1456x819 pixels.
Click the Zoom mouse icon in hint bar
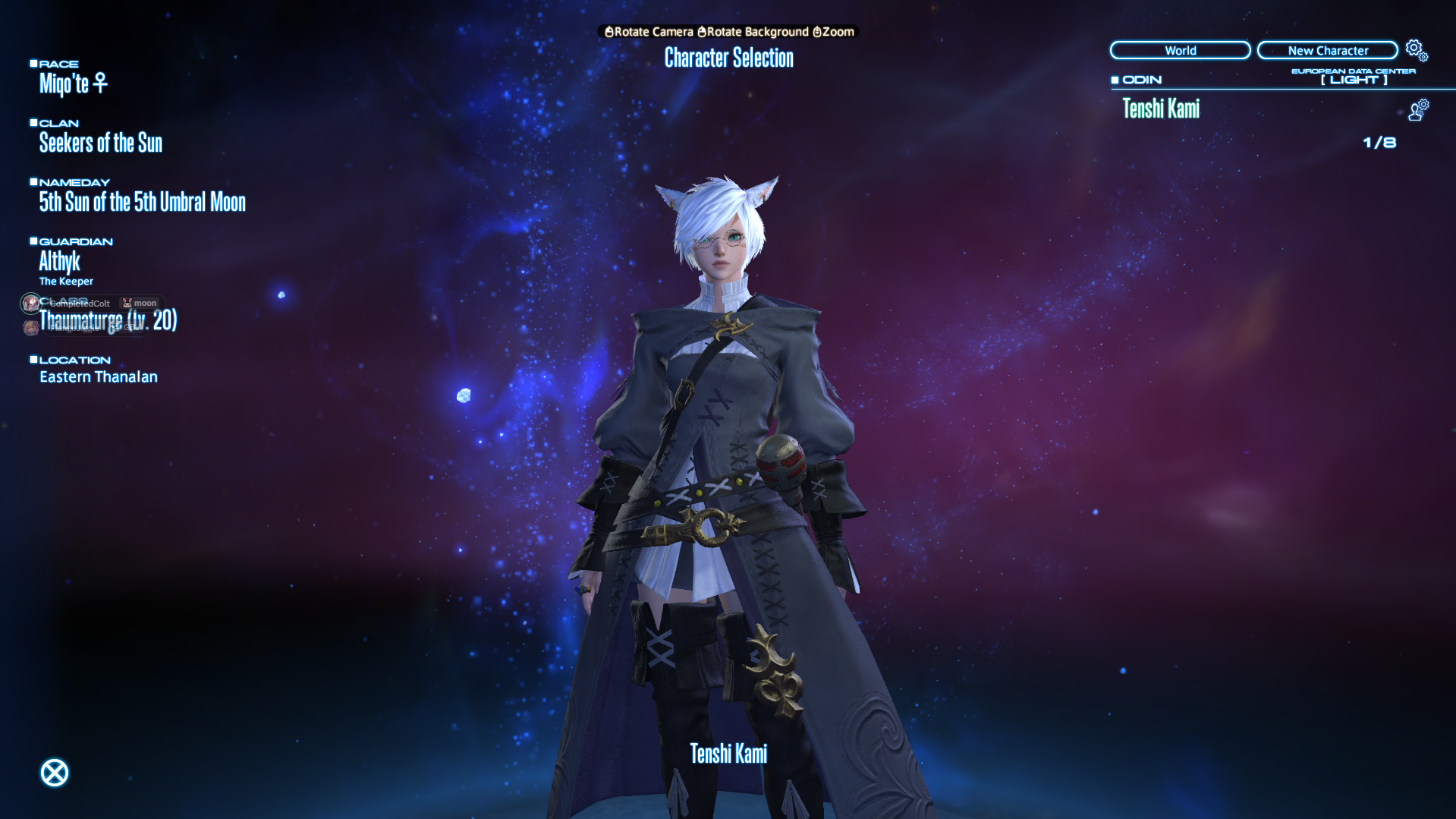click(x=816, y=32)
